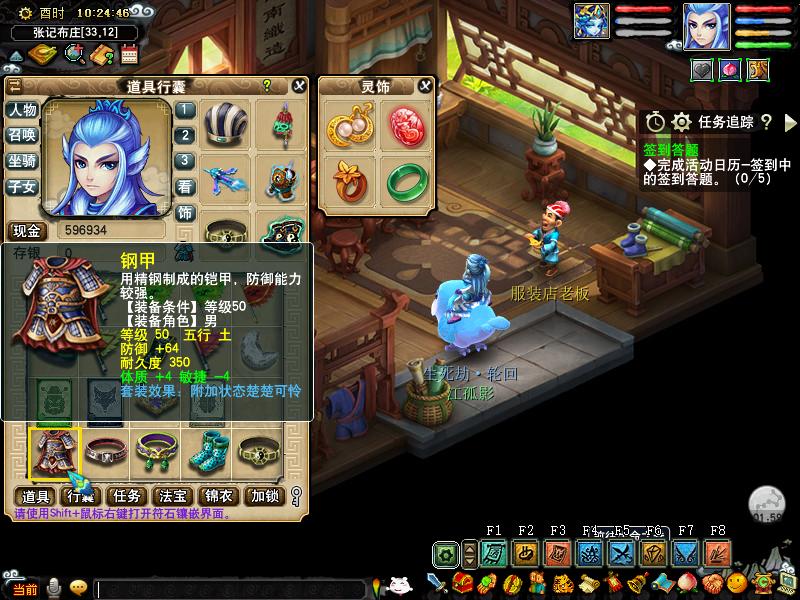The height and width of the screenshot is (600, 800).
Task: Click the 任务 quest bag button
Action: (x=127, y=496)
